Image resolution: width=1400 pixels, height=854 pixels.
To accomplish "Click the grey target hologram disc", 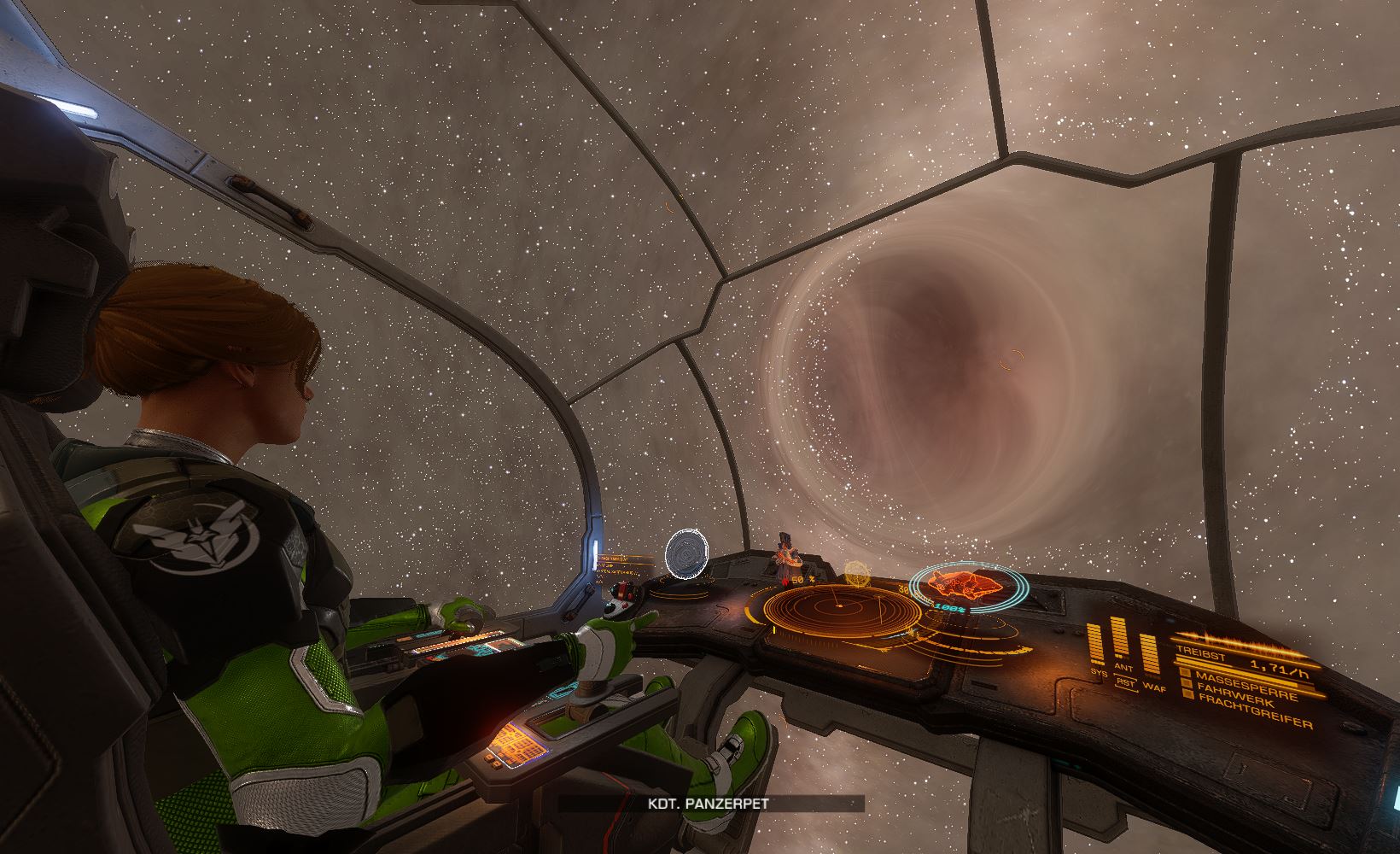I will 686,553.
